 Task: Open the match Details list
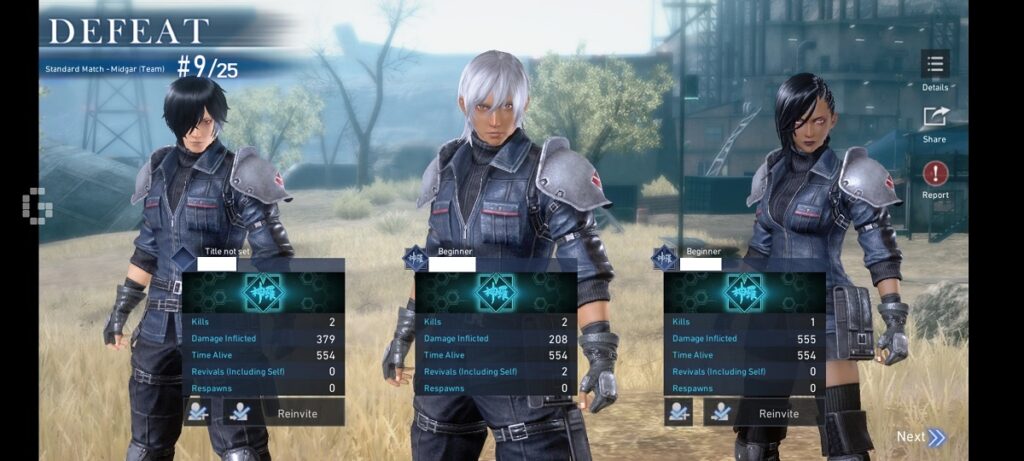935,66
